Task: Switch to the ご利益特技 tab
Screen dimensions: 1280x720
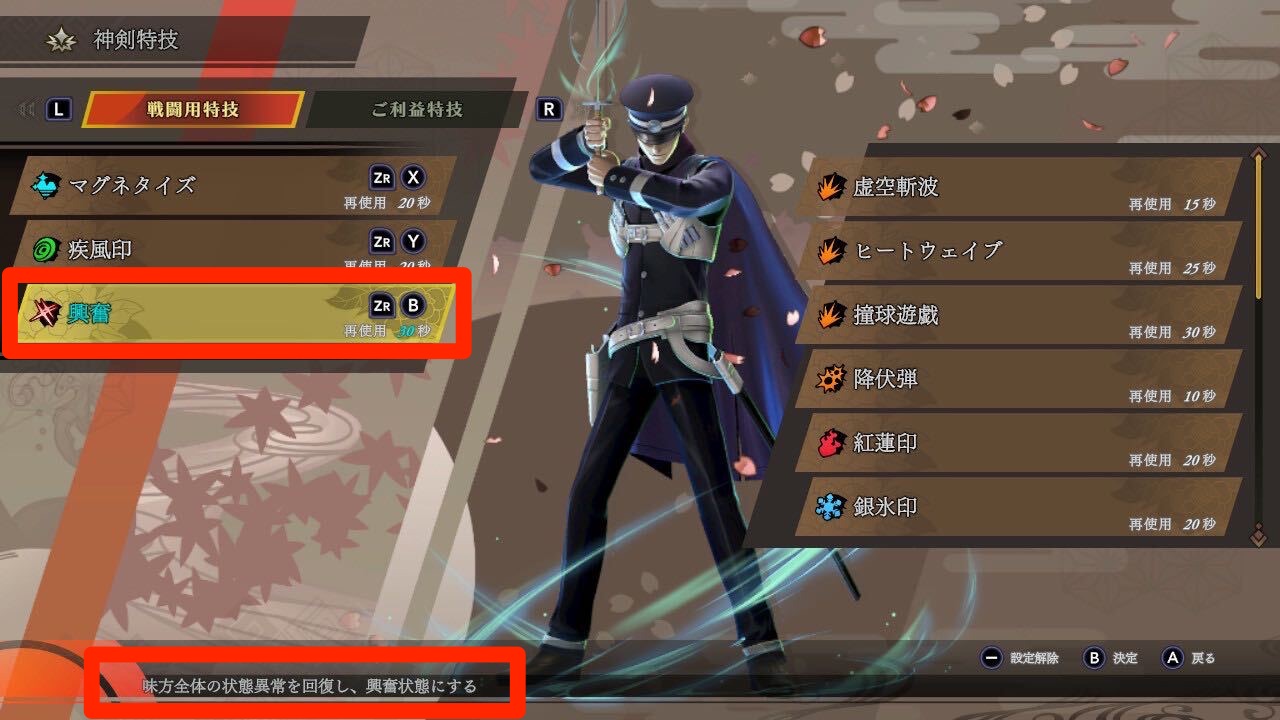Action: point(417,110)
